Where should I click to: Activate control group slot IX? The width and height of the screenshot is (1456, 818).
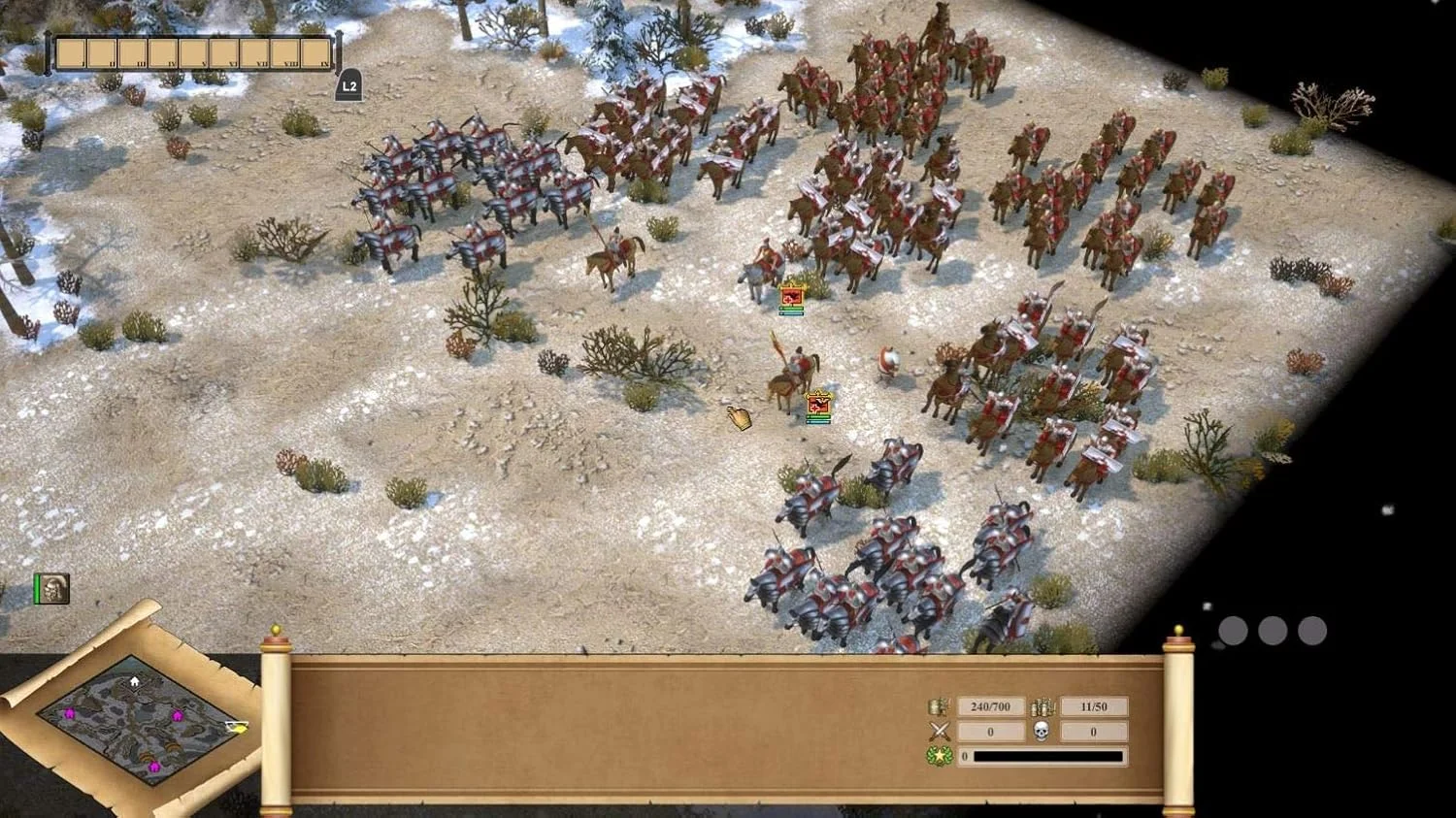315,53
